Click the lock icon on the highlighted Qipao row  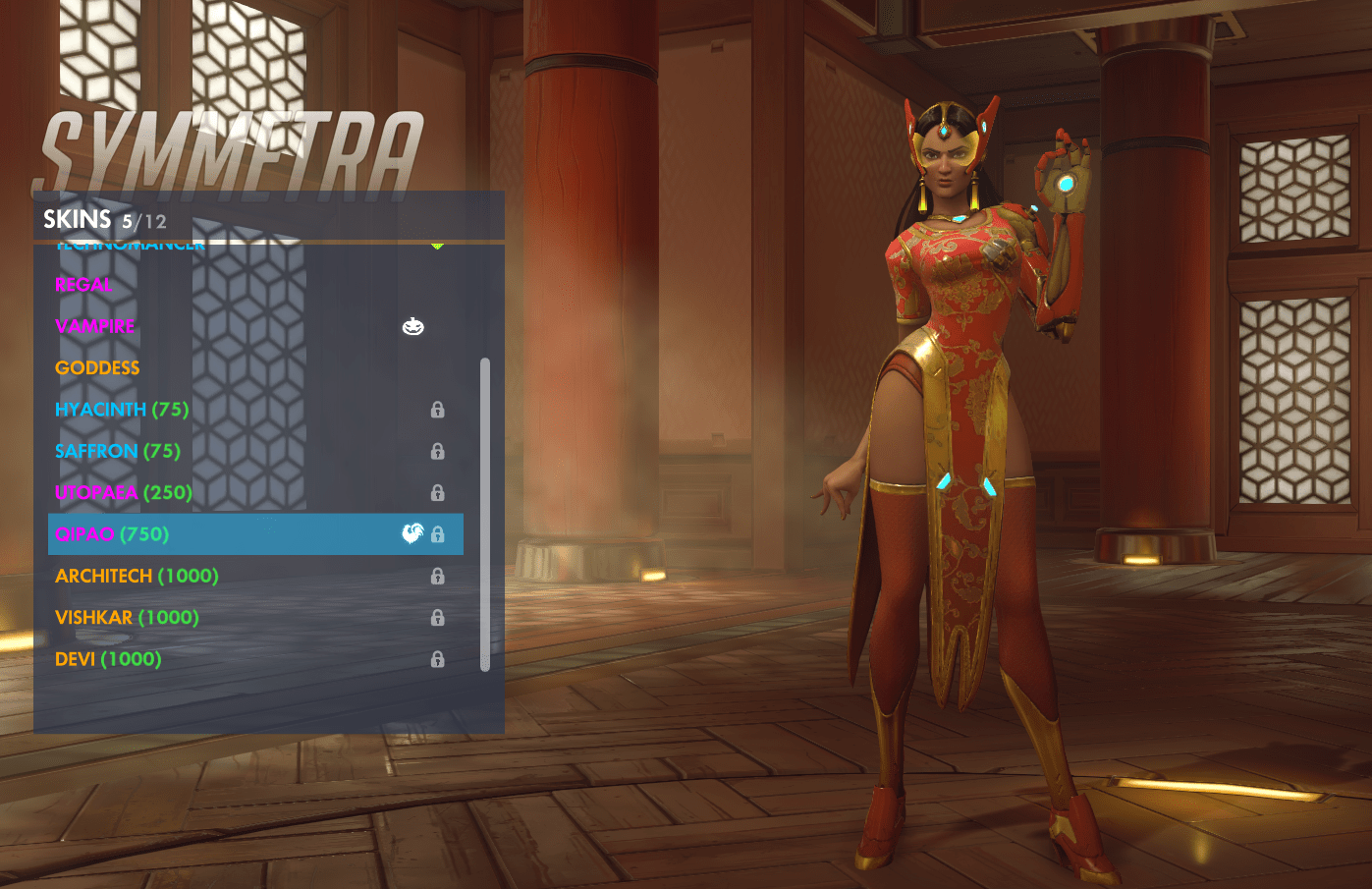pyautogui.click(x=436, y=533)
